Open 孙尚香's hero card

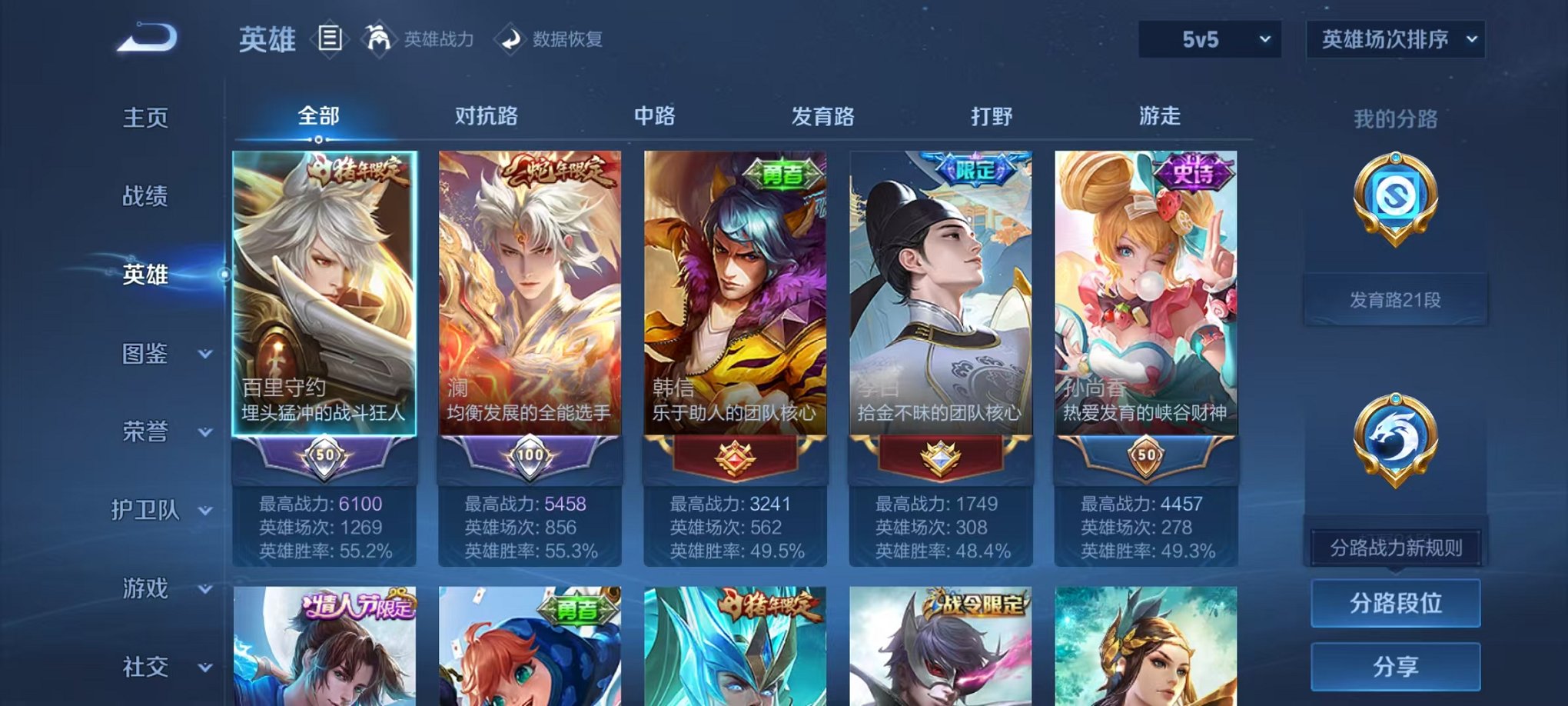tap(1144, 308)
